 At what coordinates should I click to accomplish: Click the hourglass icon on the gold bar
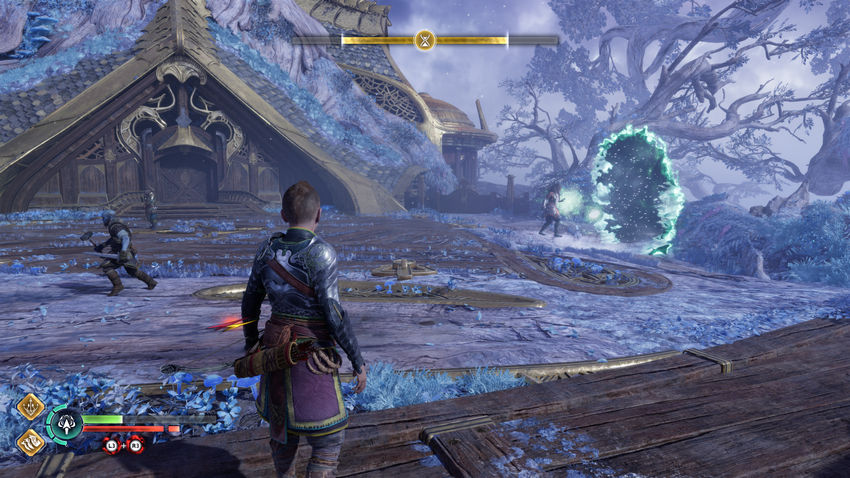click(425, 41)
